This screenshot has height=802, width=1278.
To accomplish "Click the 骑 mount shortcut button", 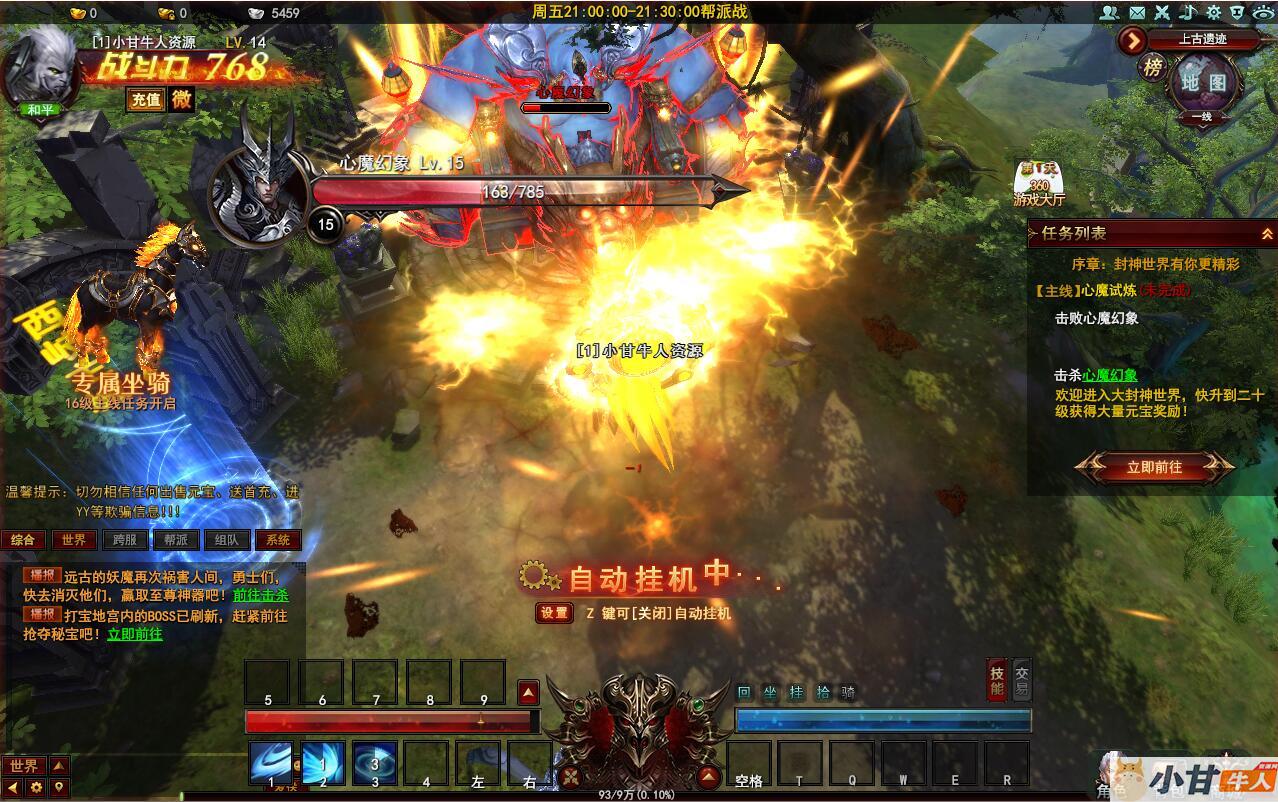I will click(848, 692).
